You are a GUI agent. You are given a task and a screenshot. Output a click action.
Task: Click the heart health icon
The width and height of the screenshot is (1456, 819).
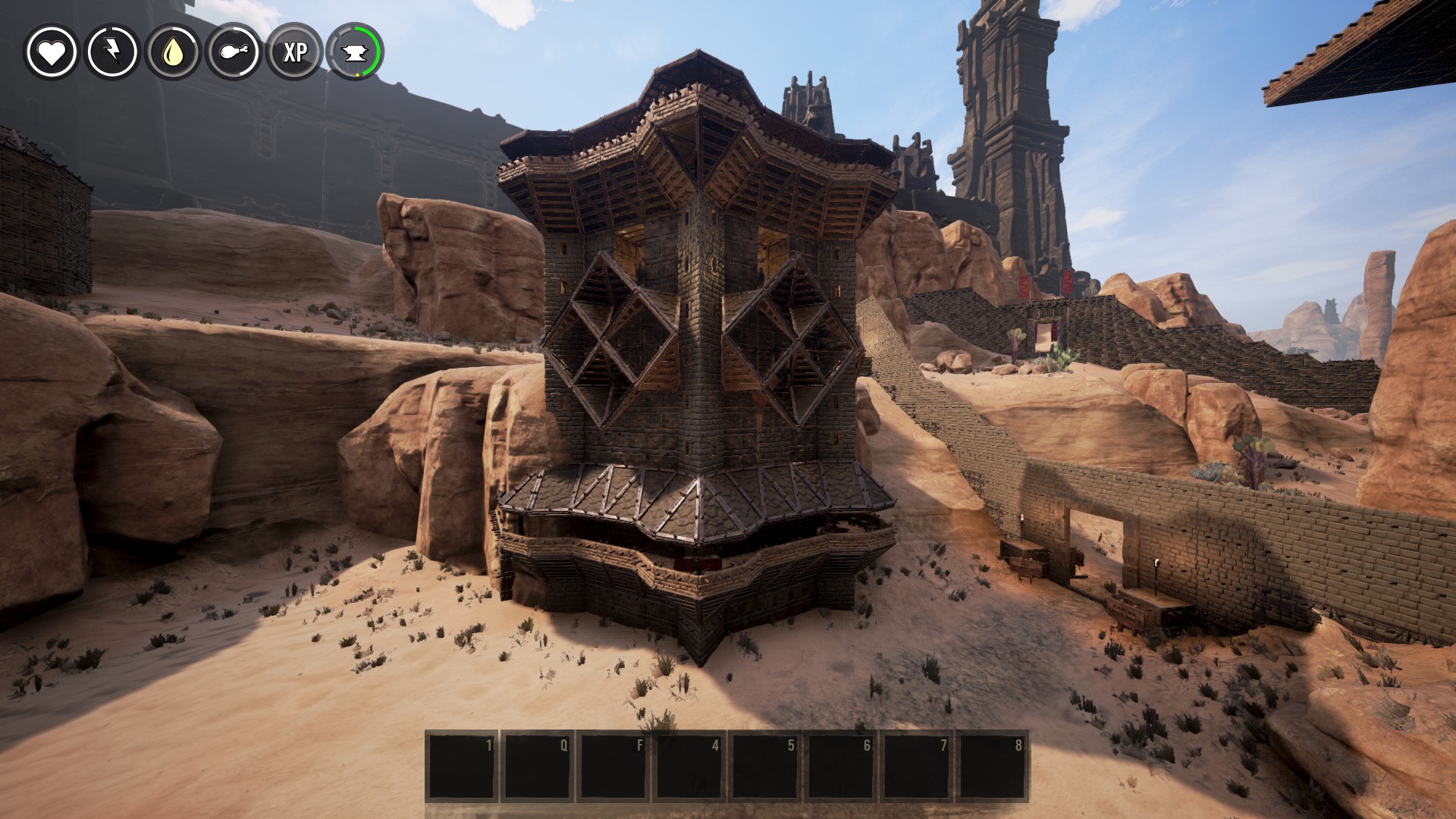click(52, 52)
